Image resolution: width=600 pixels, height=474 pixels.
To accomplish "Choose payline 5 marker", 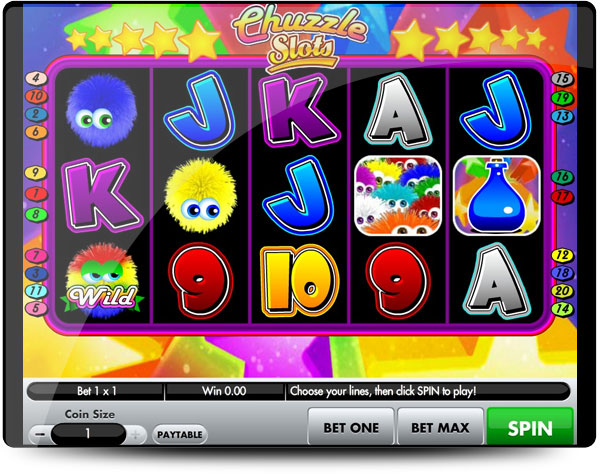I will pos(36,308).
